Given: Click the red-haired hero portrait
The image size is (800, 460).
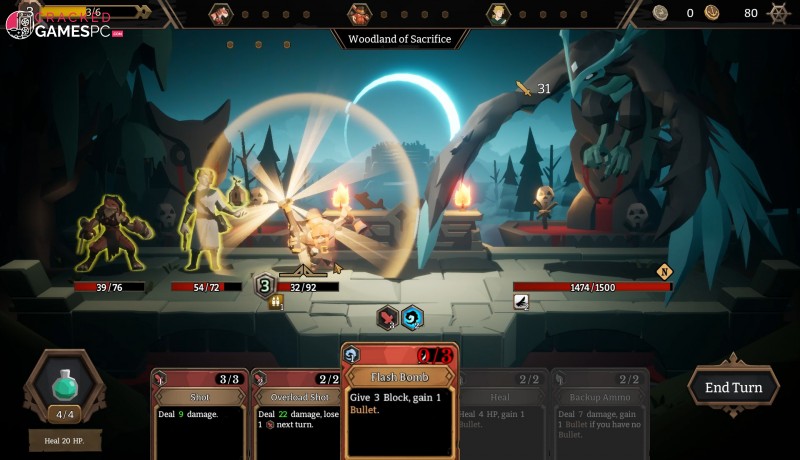Looking at the screenshot, I should pos(221,13).
